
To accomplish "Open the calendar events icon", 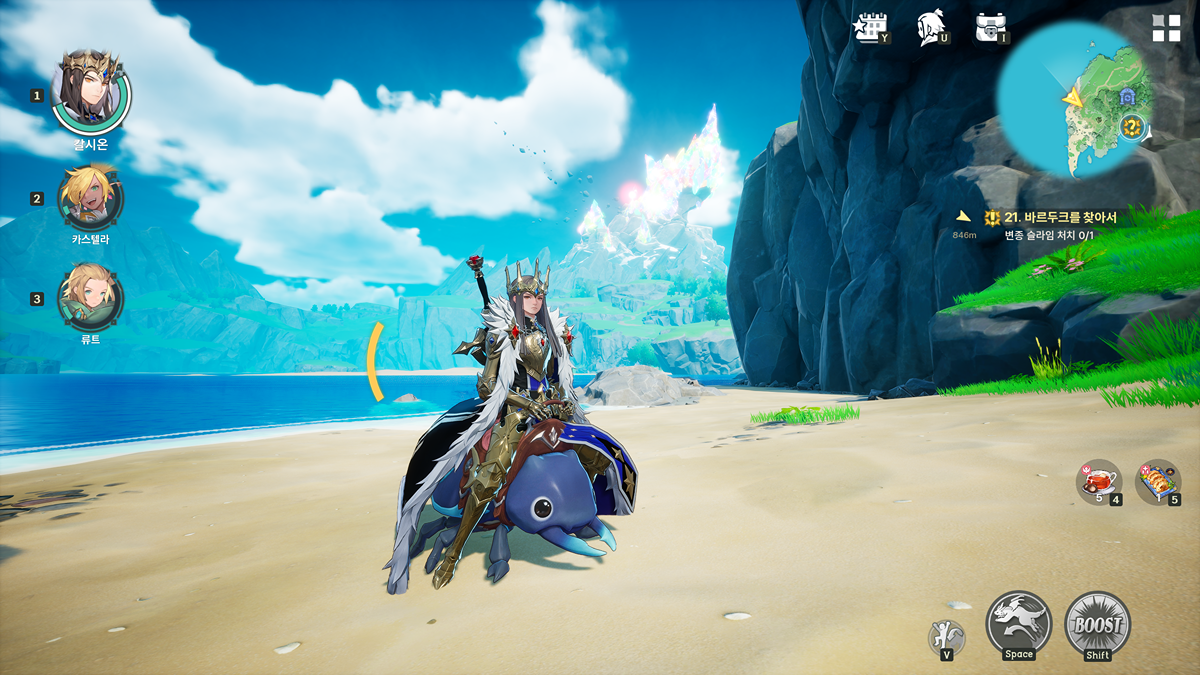I will (x=869, y=28).
